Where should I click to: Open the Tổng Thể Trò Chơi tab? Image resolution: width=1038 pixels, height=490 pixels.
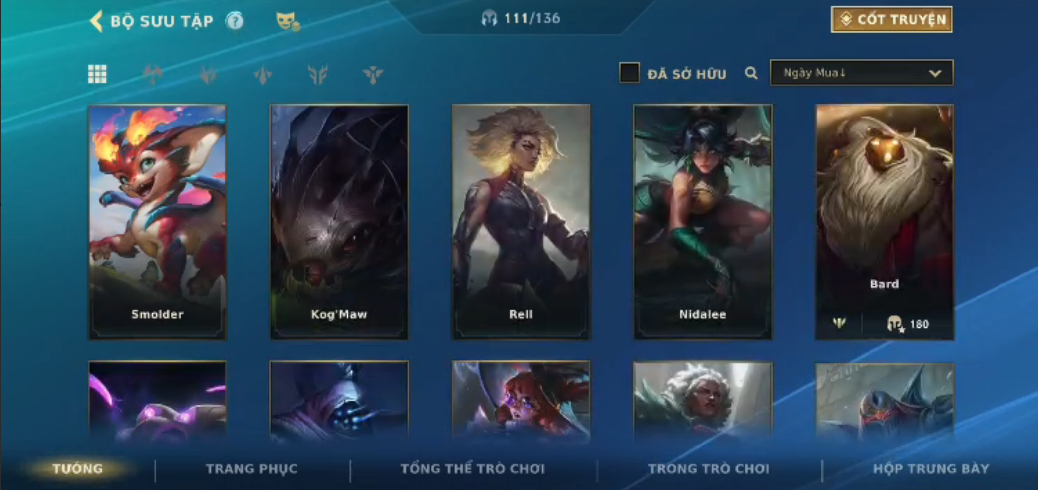tap(473, 468)
